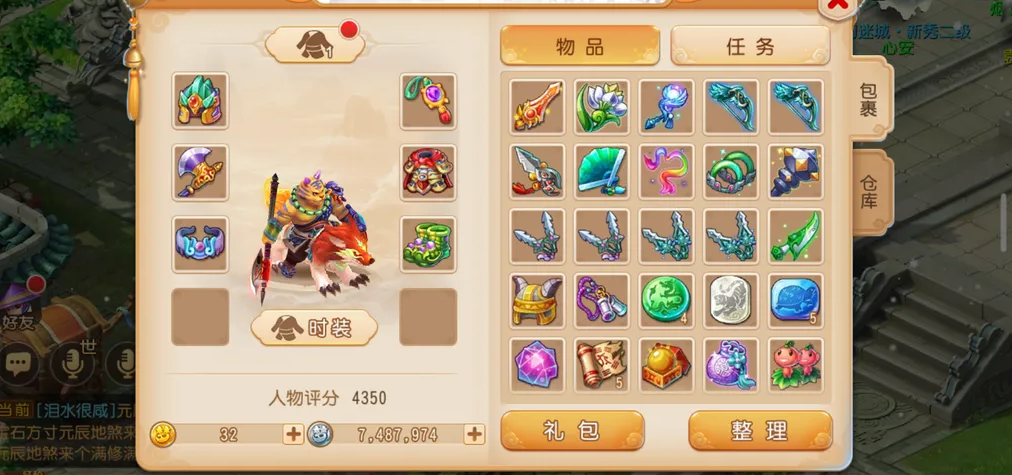Select the equipped purple battle axe slot
This screenshot has height=475, width=1012.
pos(200,173)
